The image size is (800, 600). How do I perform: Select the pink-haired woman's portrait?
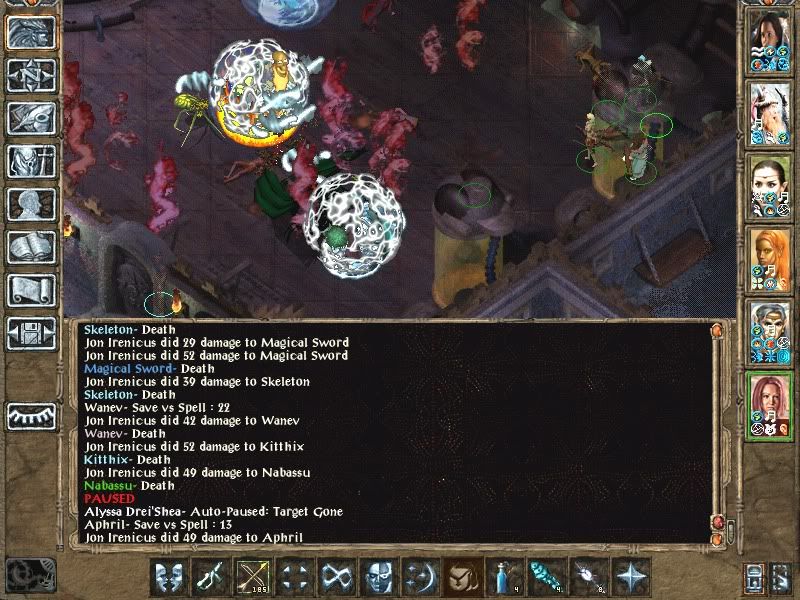point(769,405)
